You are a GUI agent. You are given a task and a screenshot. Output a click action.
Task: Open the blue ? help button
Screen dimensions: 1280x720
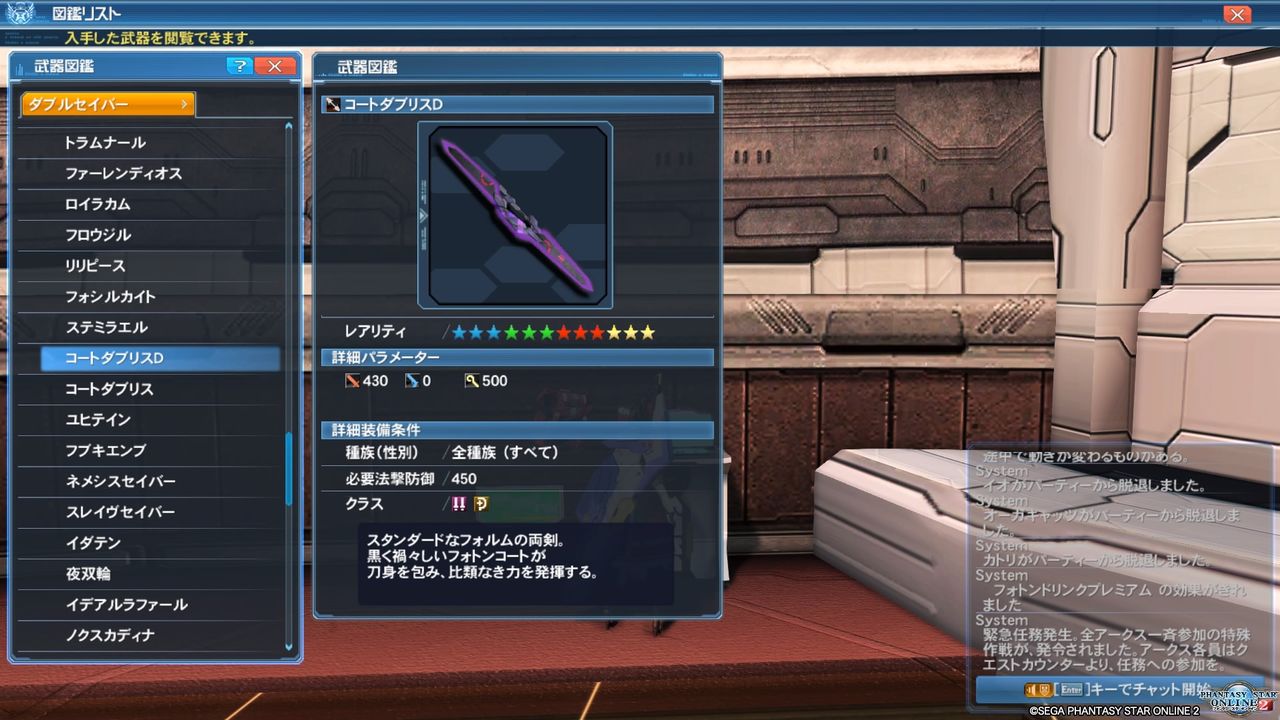coord(239,66)
